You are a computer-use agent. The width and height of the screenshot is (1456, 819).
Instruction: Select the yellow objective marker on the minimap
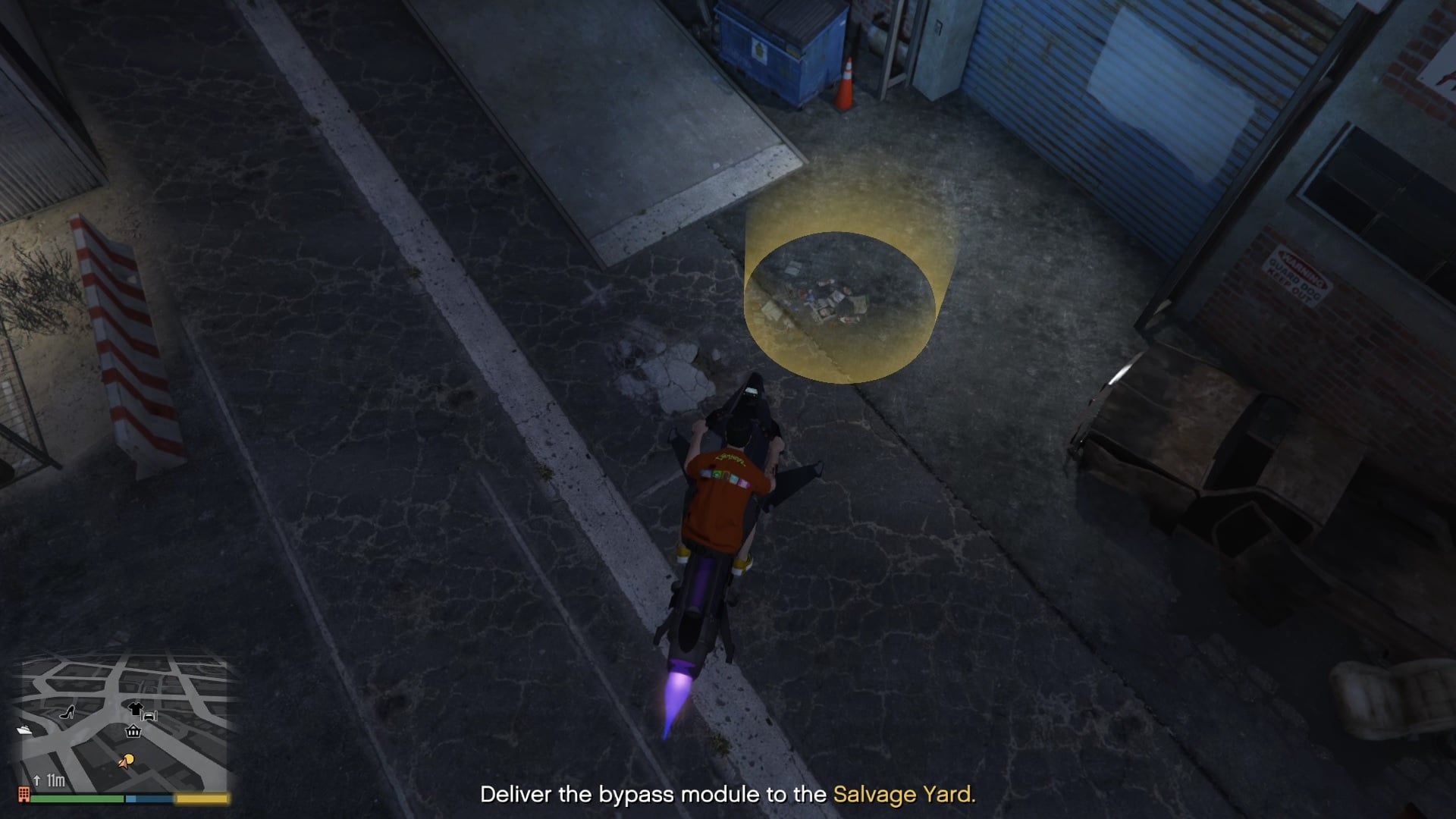point(129,759)
